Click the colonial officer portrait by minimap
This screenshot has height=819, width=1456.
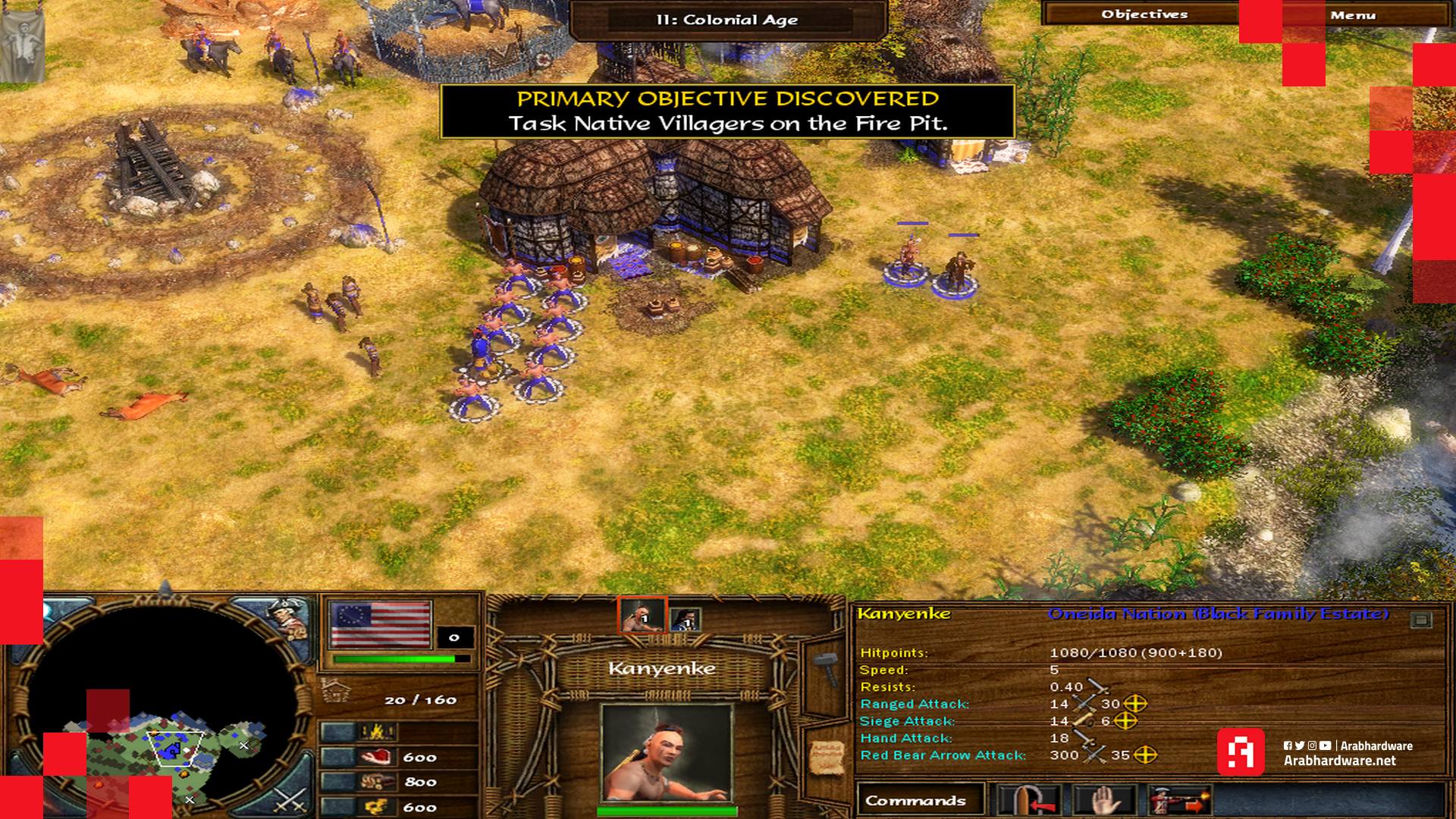(x=289, y=620)
